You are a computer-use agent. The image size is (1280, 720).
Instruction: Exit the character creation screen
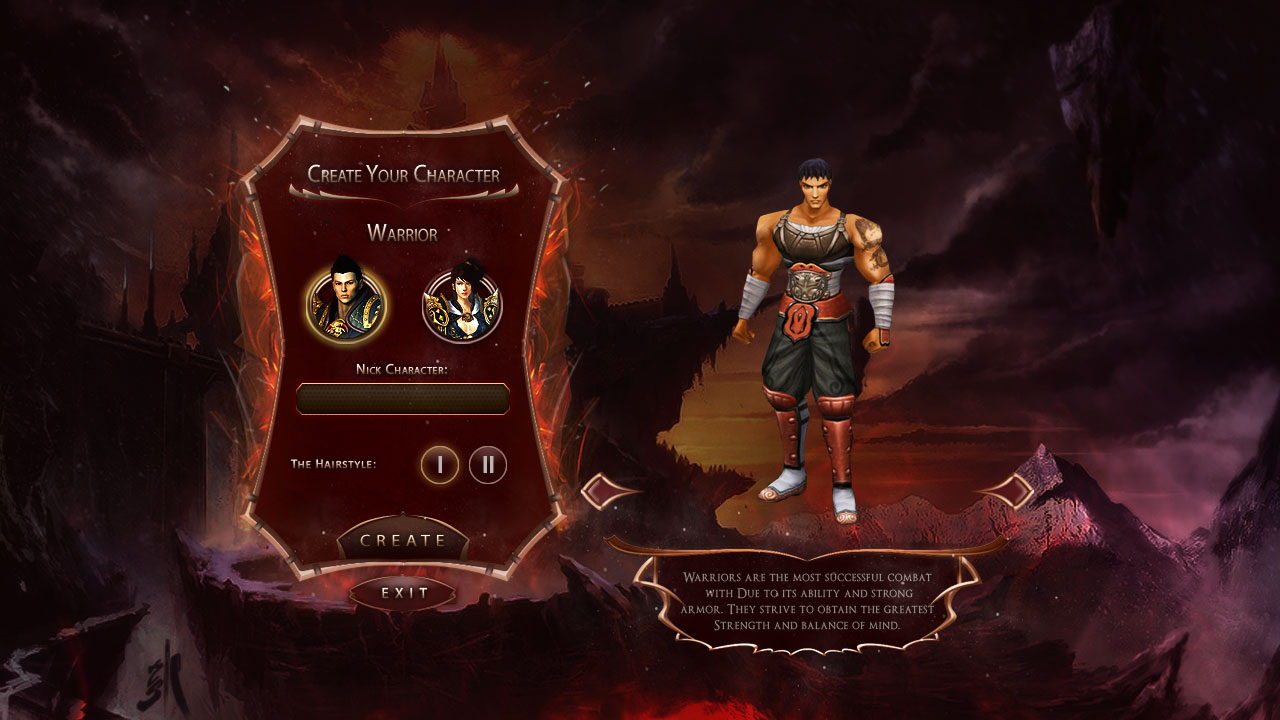pos(403,593)
